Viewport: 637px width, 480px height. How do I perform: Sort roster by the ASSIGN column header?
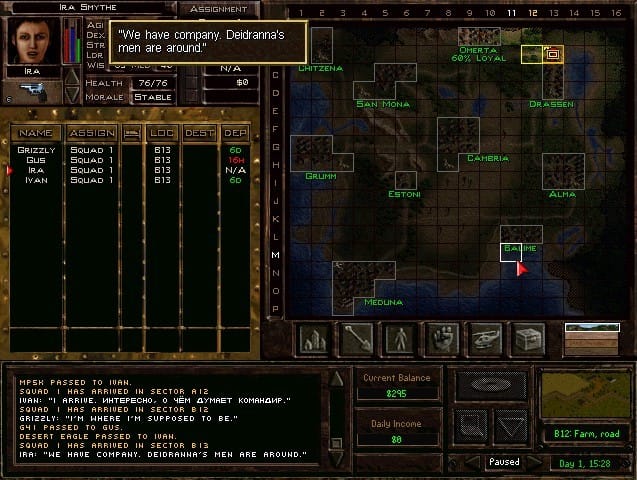point(91,132)
